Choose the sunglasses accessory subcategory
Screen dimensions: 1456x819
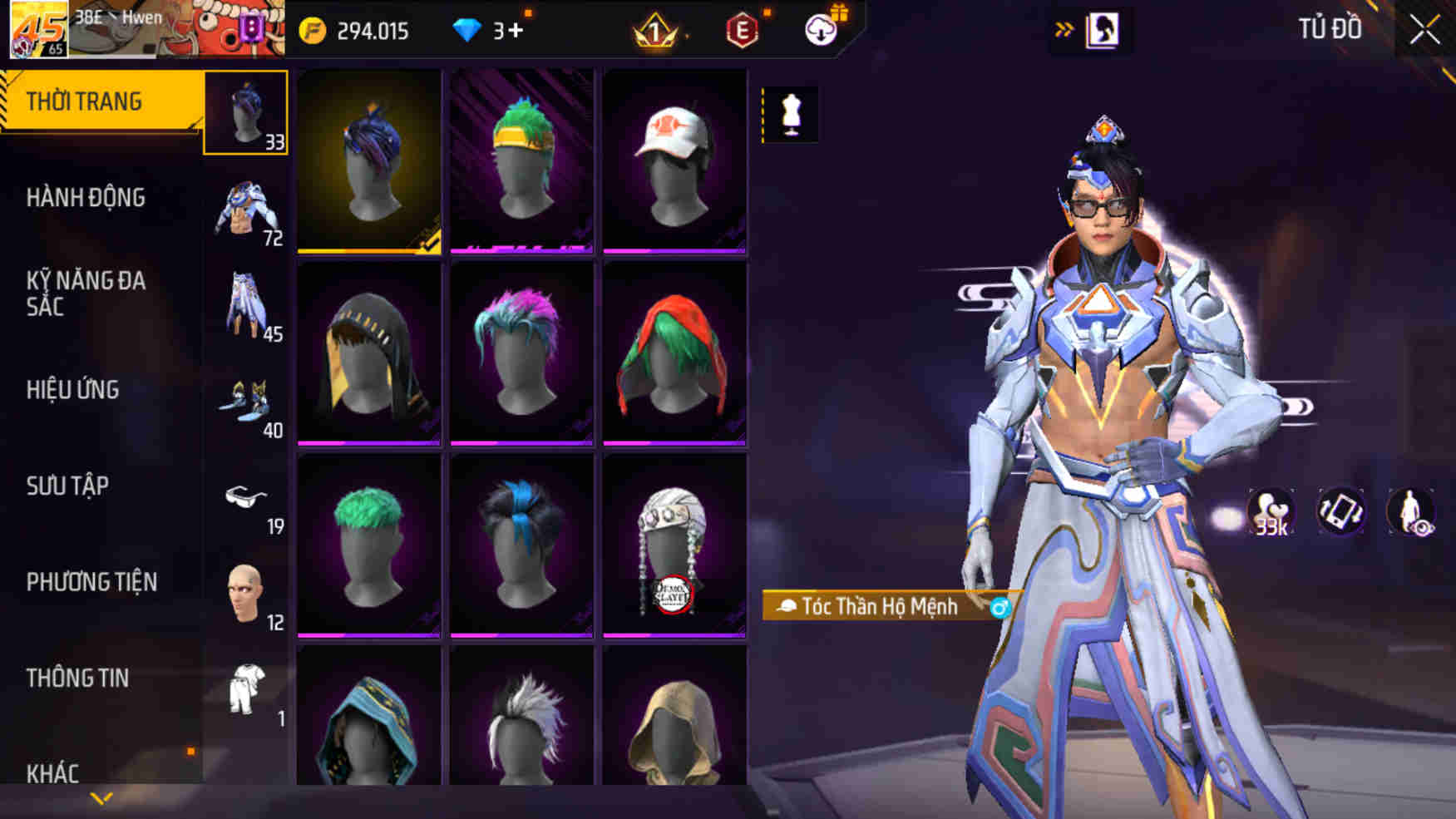pyautogui.click(x=246, y=499)
